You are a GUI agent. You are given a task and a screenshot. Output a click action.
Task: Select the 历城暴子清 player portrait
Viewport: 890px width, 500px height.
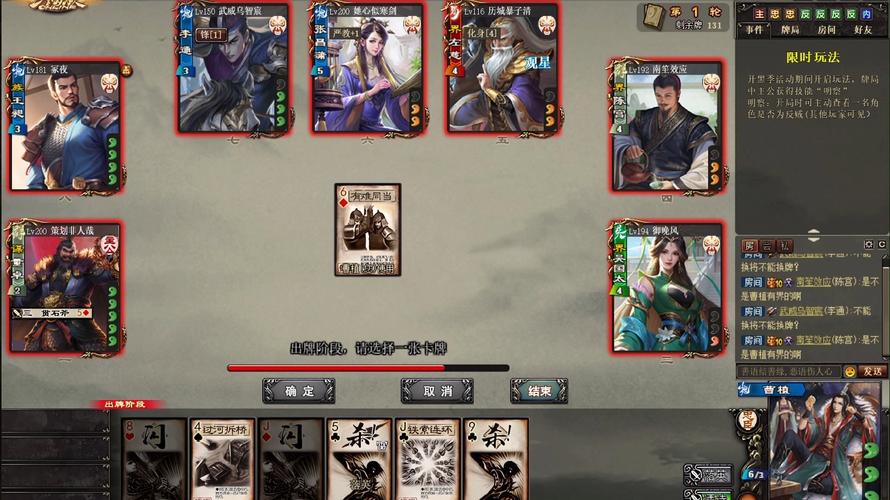(502, 68)
